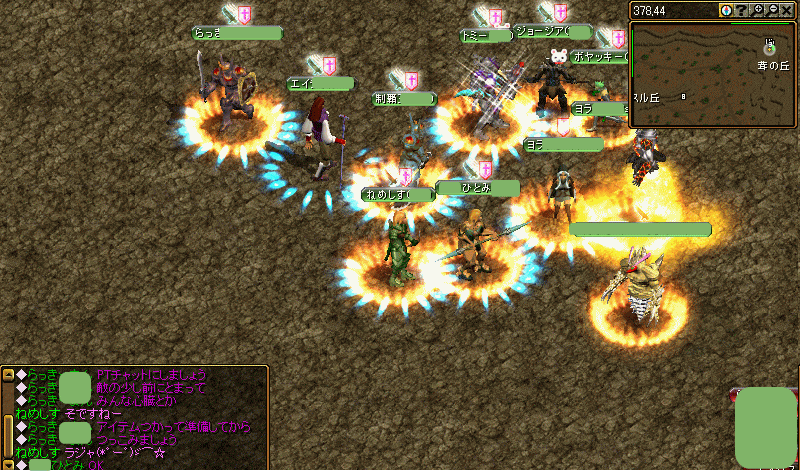Open the minimap help question mark
800x471 pixels.
pyautogui.click(x=741, y=10)
